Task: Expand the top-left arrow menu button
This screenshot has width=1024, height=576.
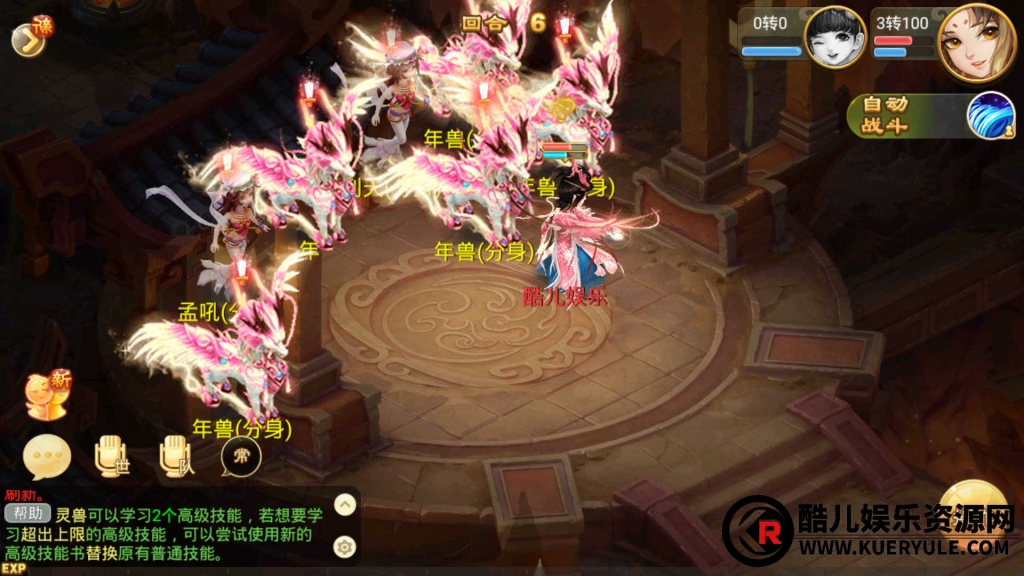Action: click(x=27, y=38)
